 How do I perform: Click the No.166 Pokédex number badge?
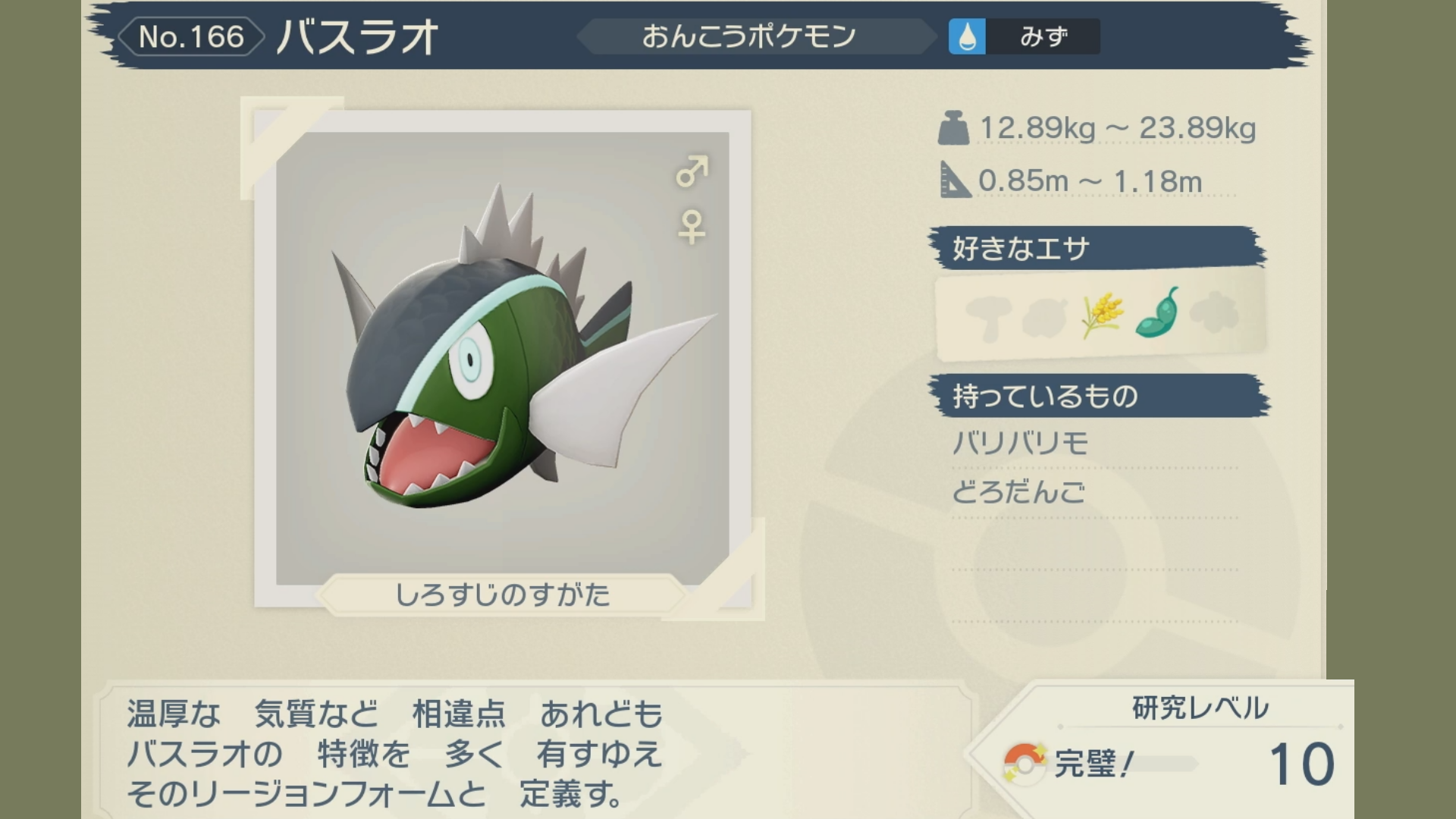click(191, 36)
